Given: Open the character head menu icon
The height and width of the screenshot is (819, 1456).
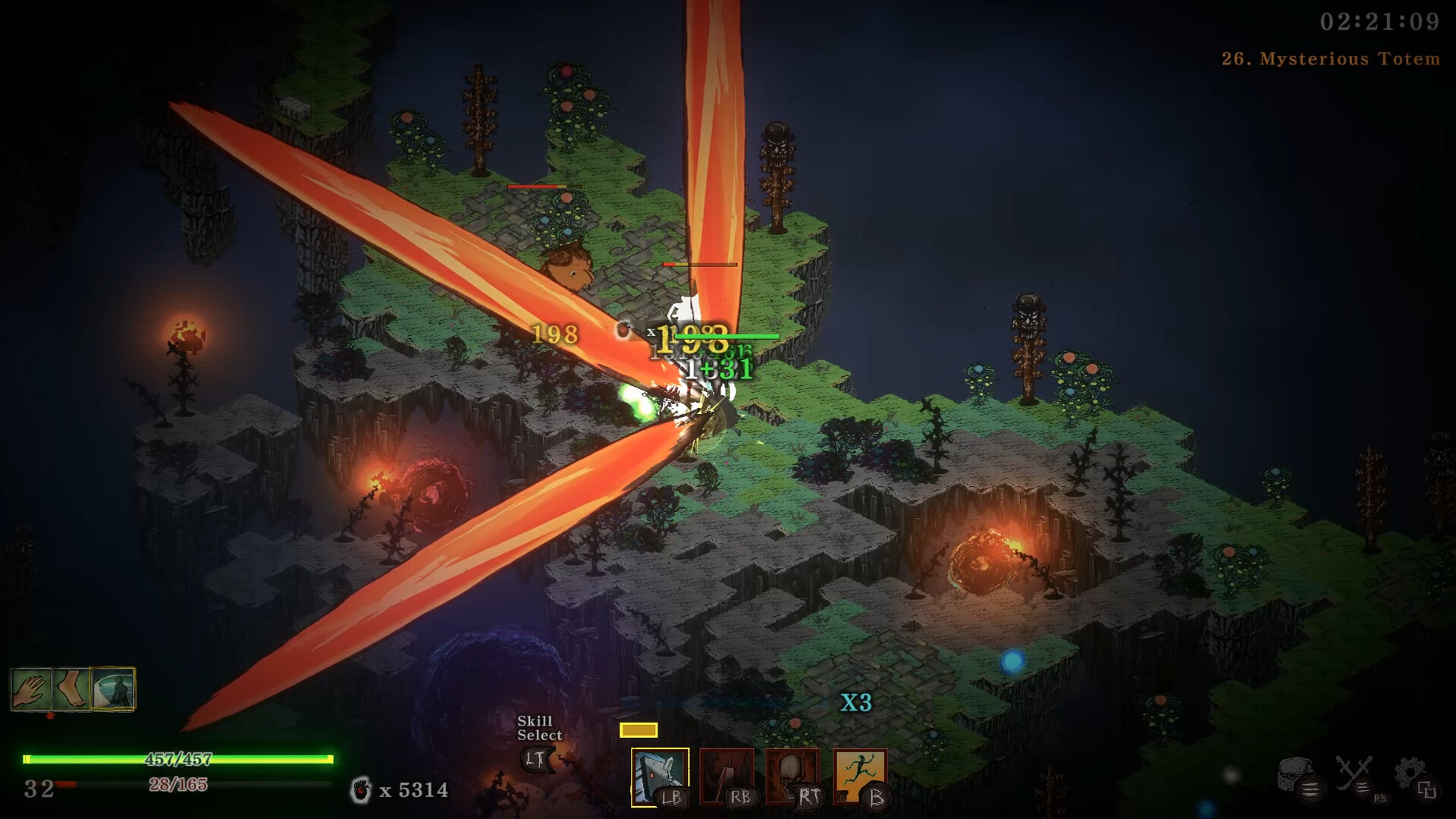Looking at the screenshot, I should click(1295, 775).
